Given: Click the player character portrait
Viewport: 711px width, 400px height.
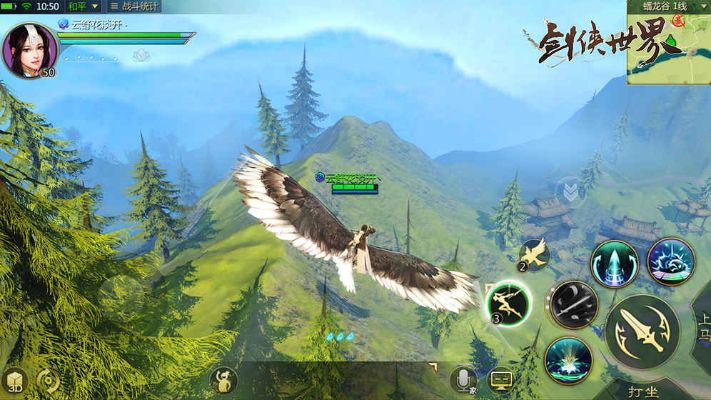Looking at the screenshot, I should pos(28,48).
